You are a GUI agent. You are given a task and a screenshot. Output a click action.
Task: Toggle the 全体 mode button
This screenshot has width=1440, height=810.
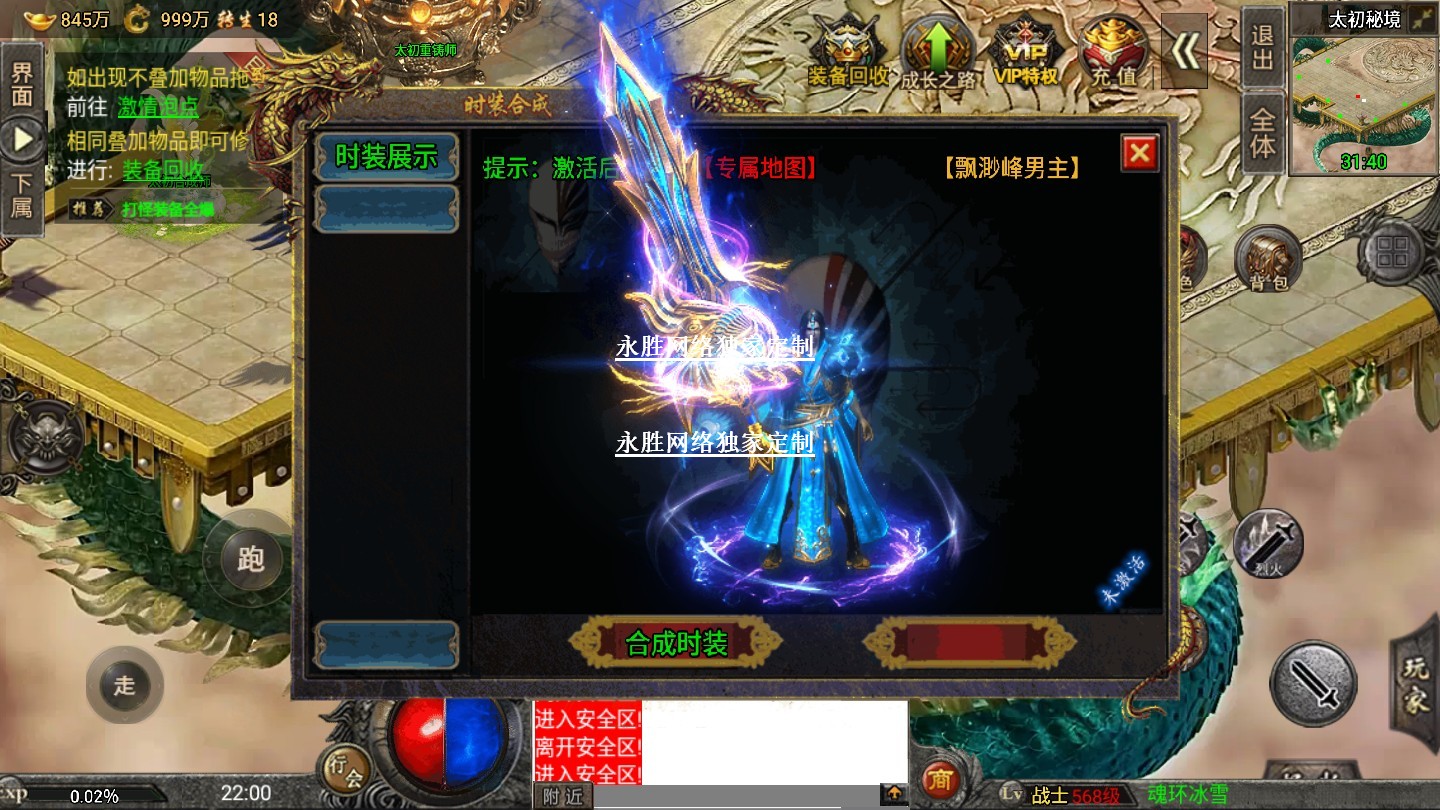[1263, 133]
